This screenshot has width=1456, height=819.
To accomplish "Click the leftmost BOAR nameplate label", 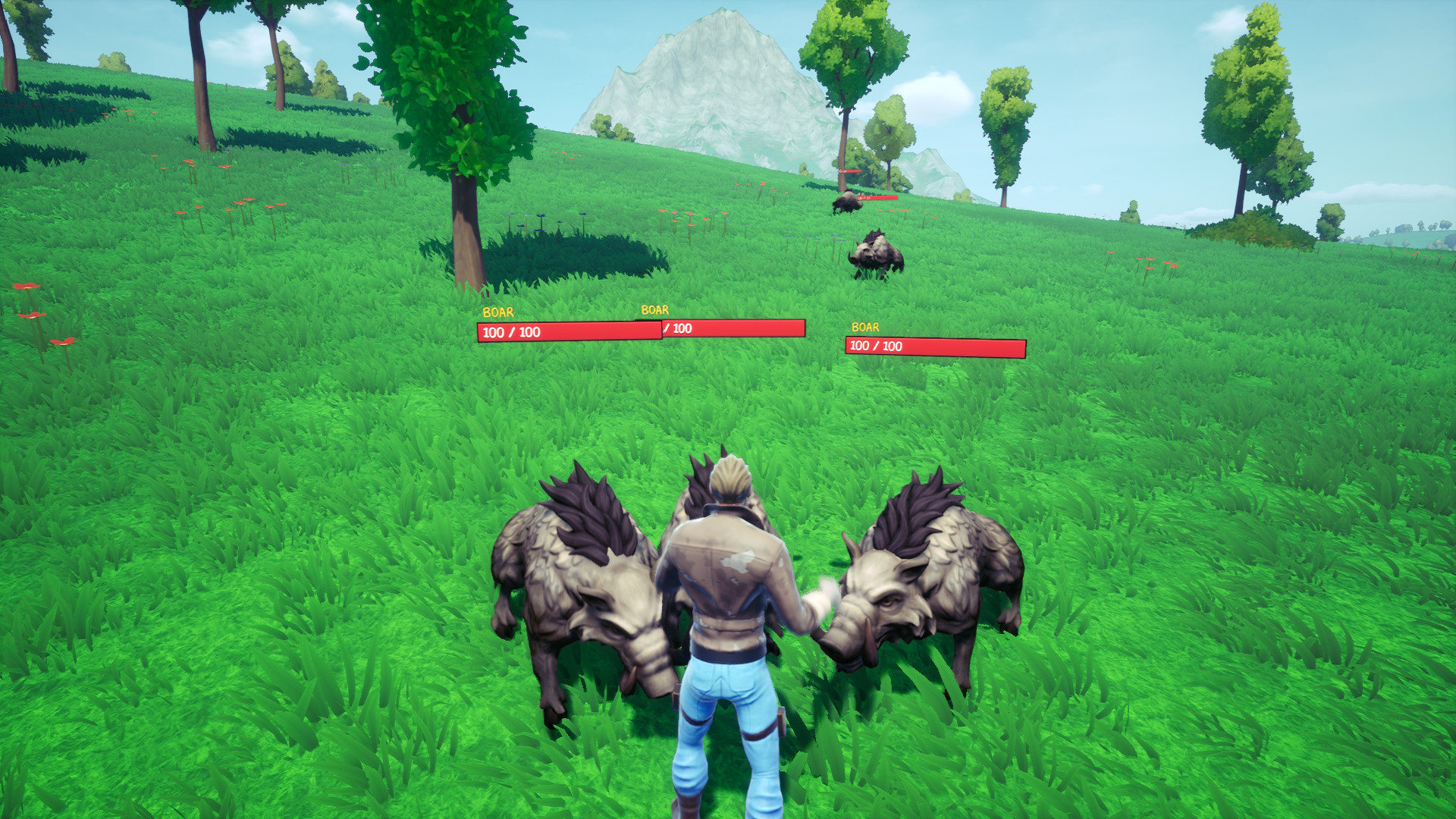I will tap(498, 311).
